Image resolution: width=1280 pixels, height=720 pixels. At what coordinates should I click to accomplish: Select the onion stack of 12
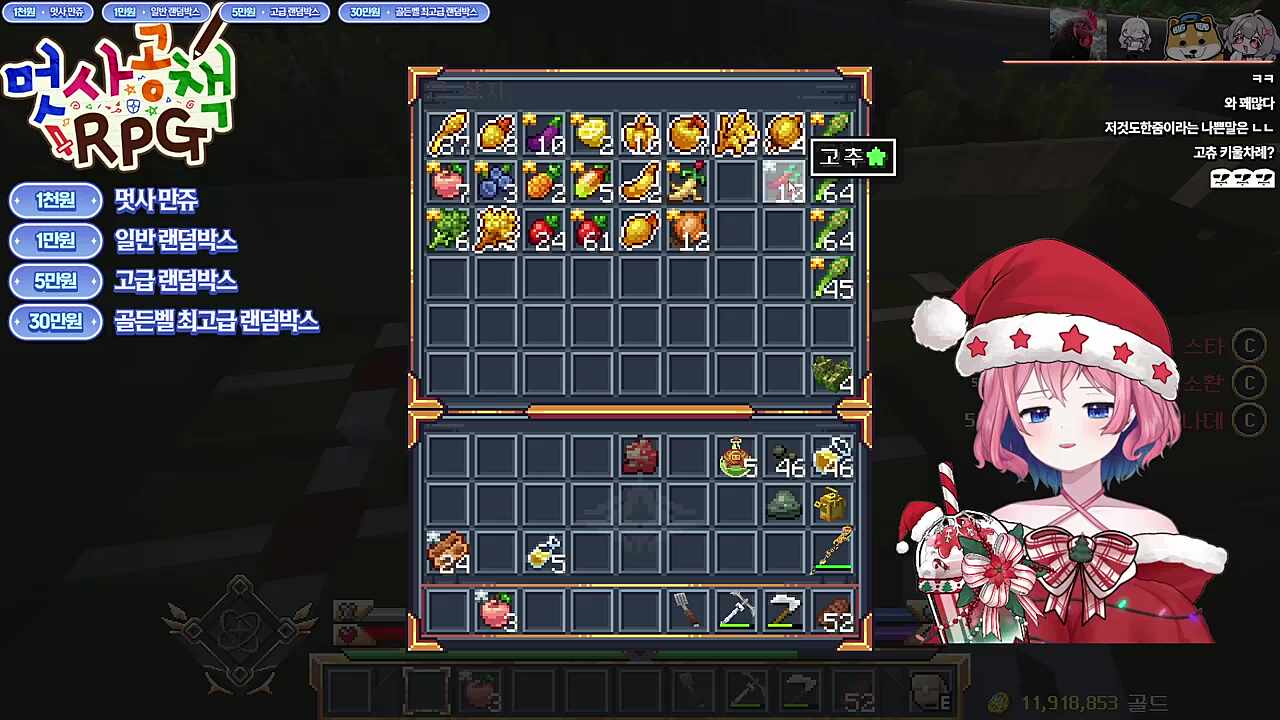click(x=688, y=229)
